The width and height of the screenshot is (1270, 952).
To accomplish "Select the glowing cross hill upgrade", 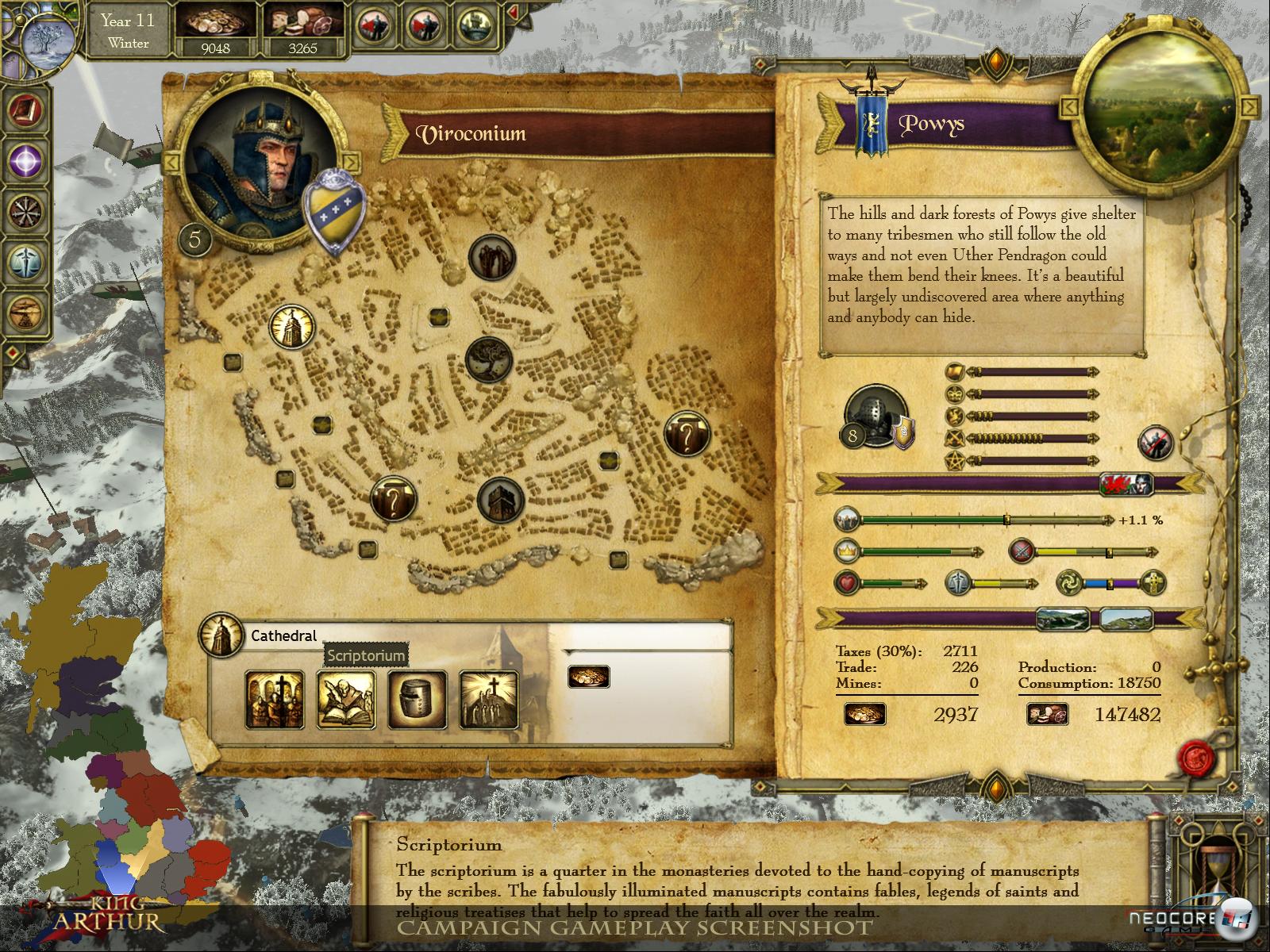I will tap(489, 699).
